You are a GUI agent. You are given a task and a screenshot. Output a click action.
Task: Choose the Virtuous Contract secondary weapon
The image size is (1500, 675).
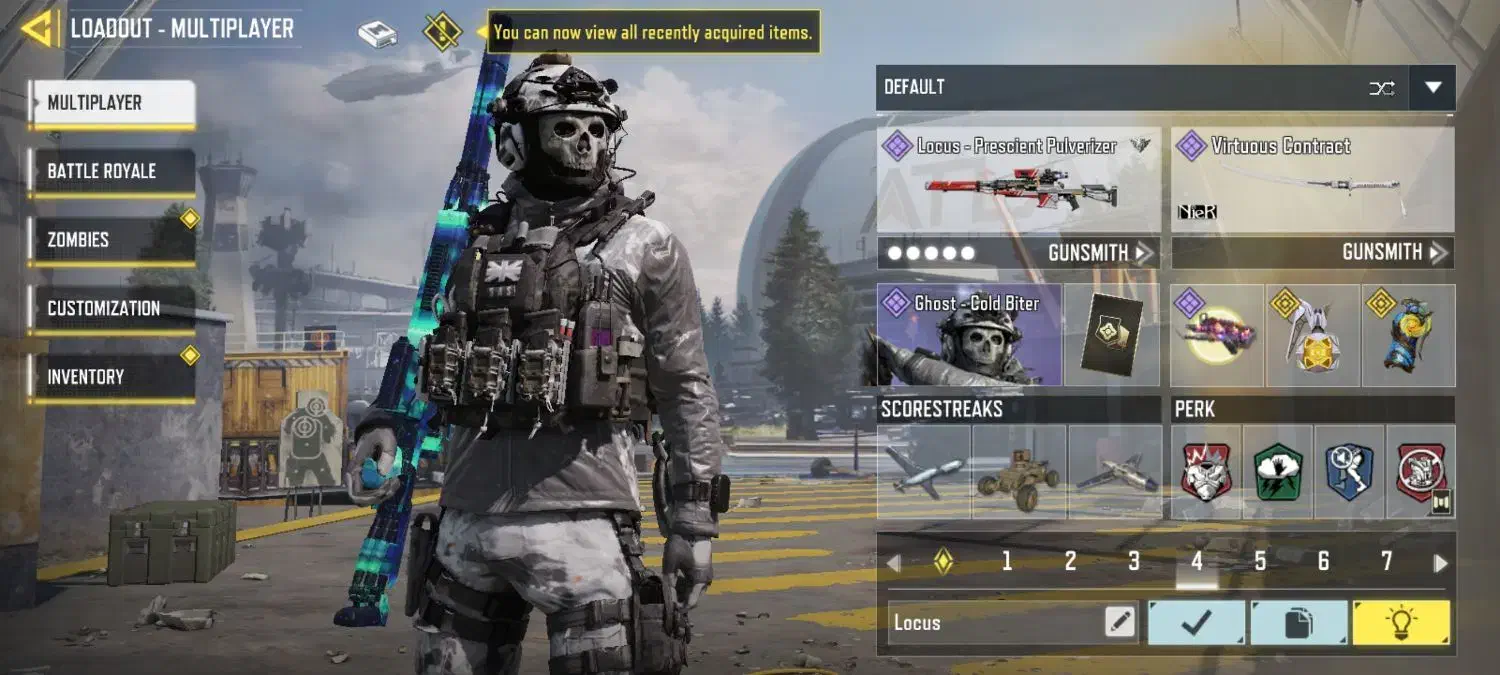point(1312,181)
